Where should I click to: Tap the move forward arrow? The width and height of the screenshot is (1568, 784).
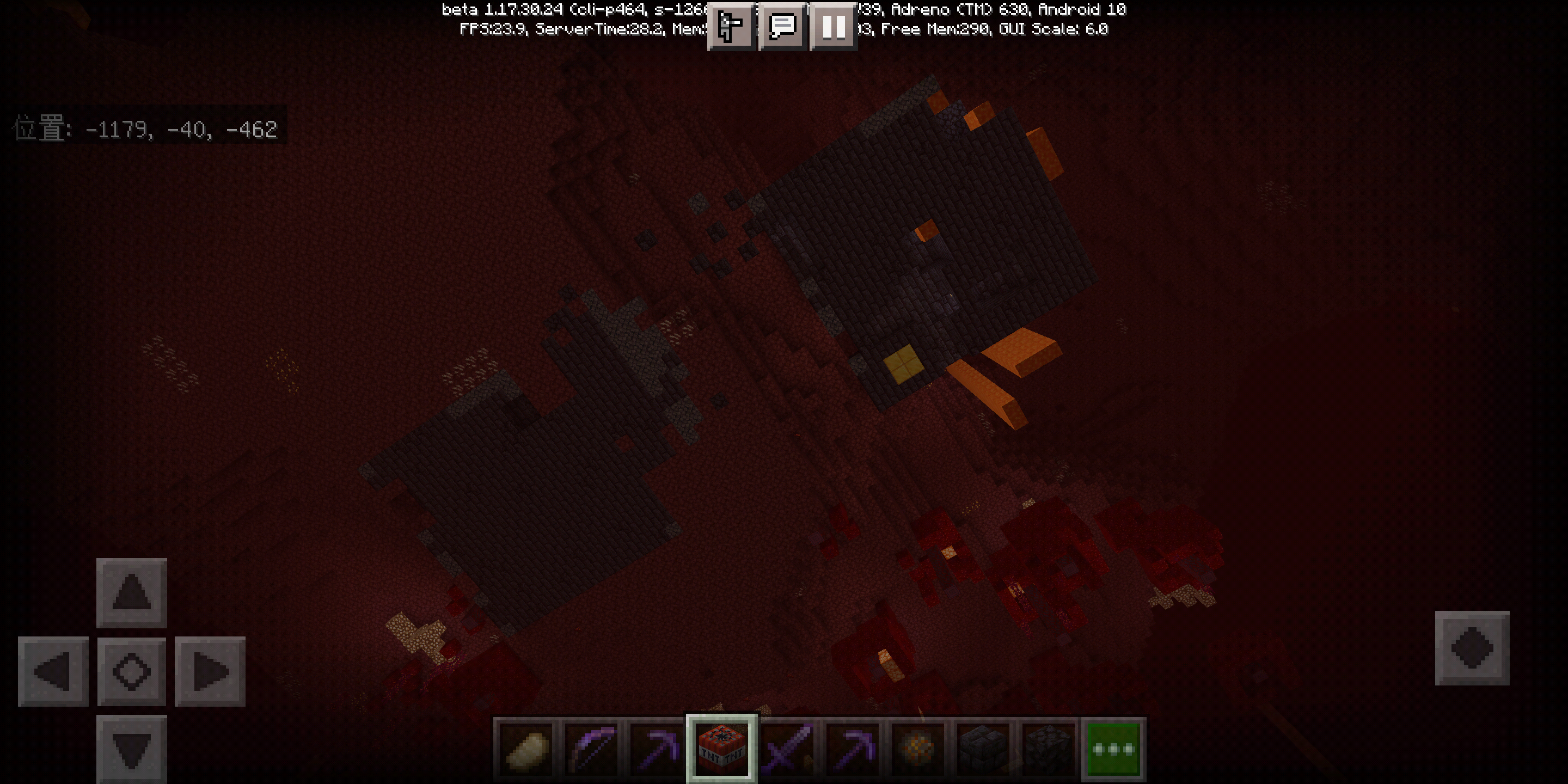131,593
